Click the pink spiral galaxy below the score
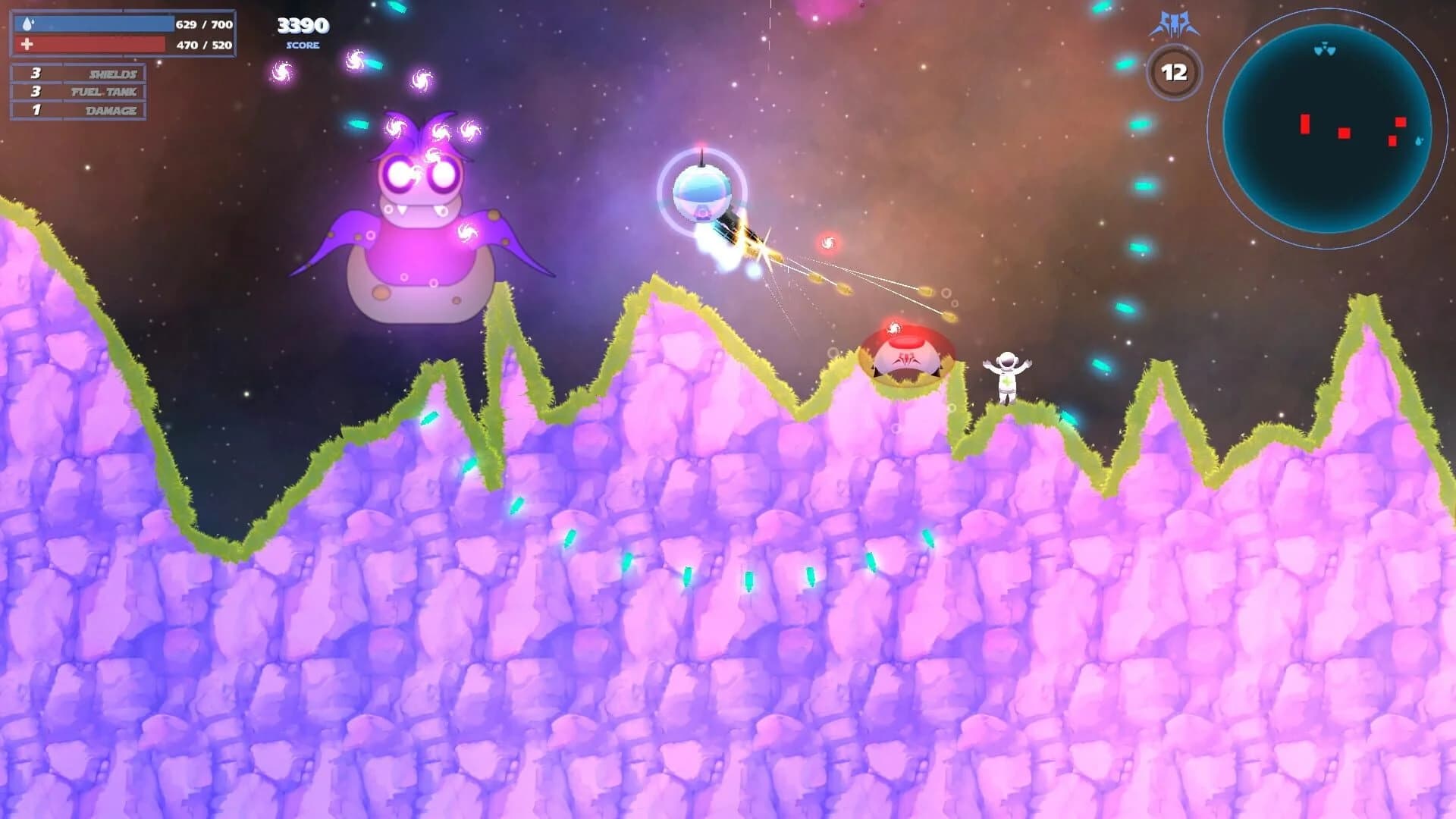 tap(284, 74)
